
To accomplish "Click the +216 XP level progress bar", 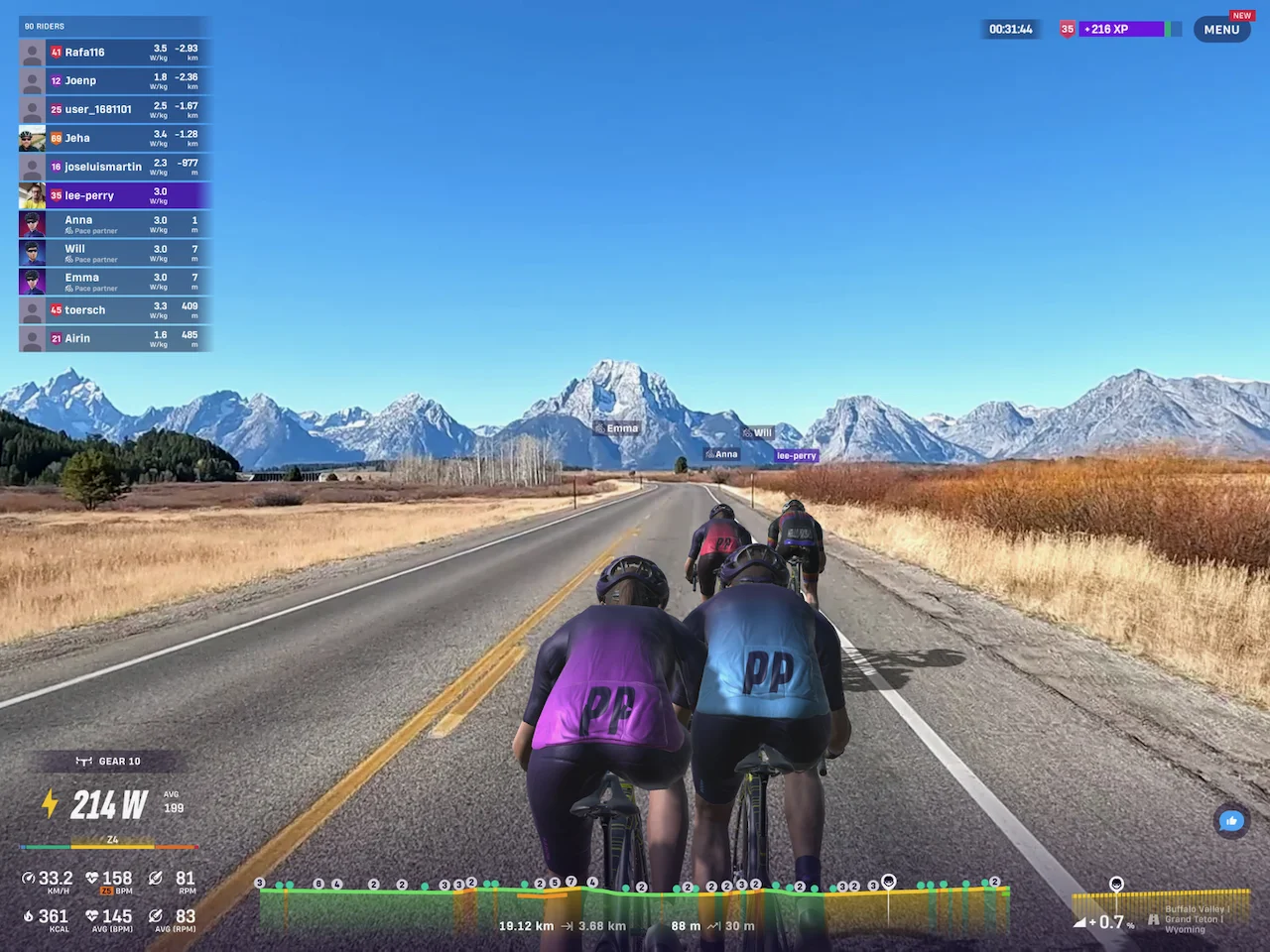I will (x=1121, y=30).
